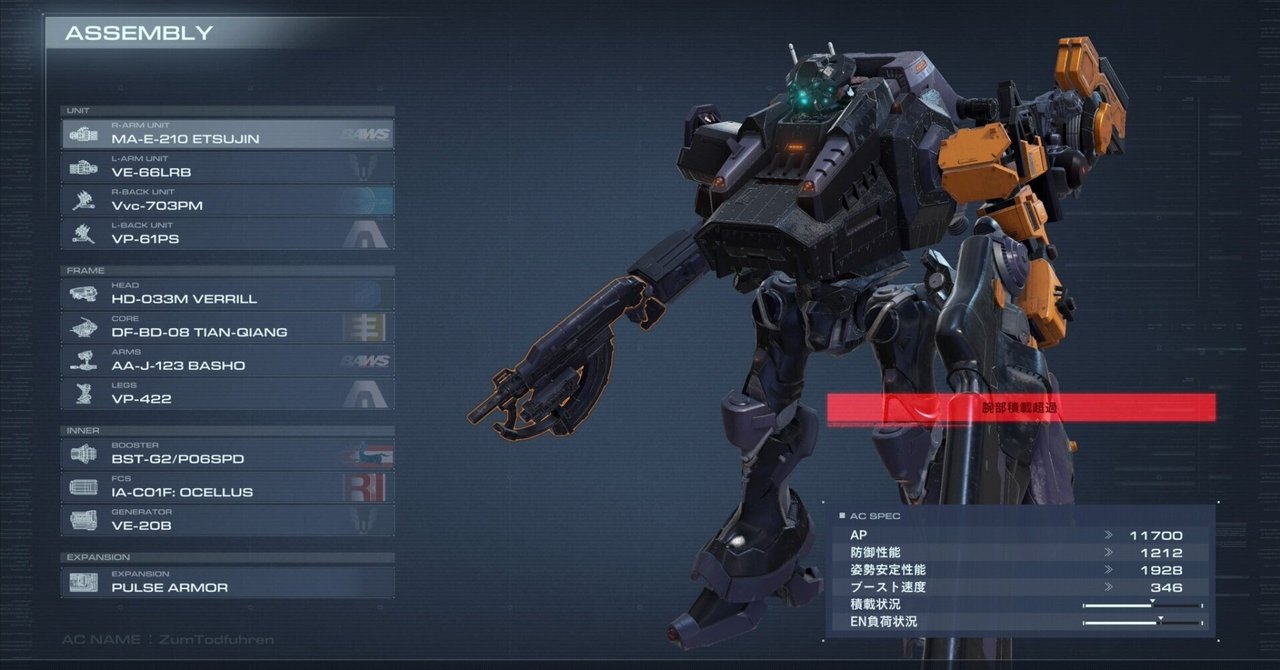Select the IA-C01F: OCELLUS FCS
The height and width of the screenshot is (670, 1280).
(x=228, y=487)
